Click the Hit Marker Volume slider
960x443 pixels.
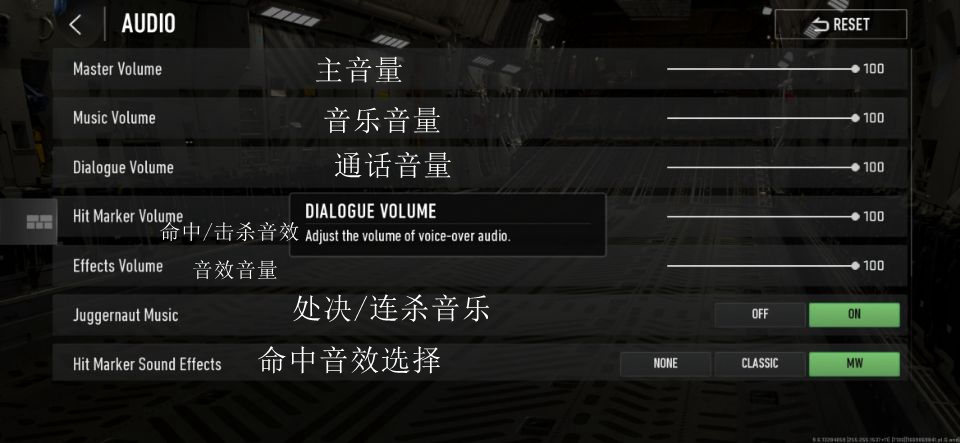pyautogui.click(x=761, y=216)
